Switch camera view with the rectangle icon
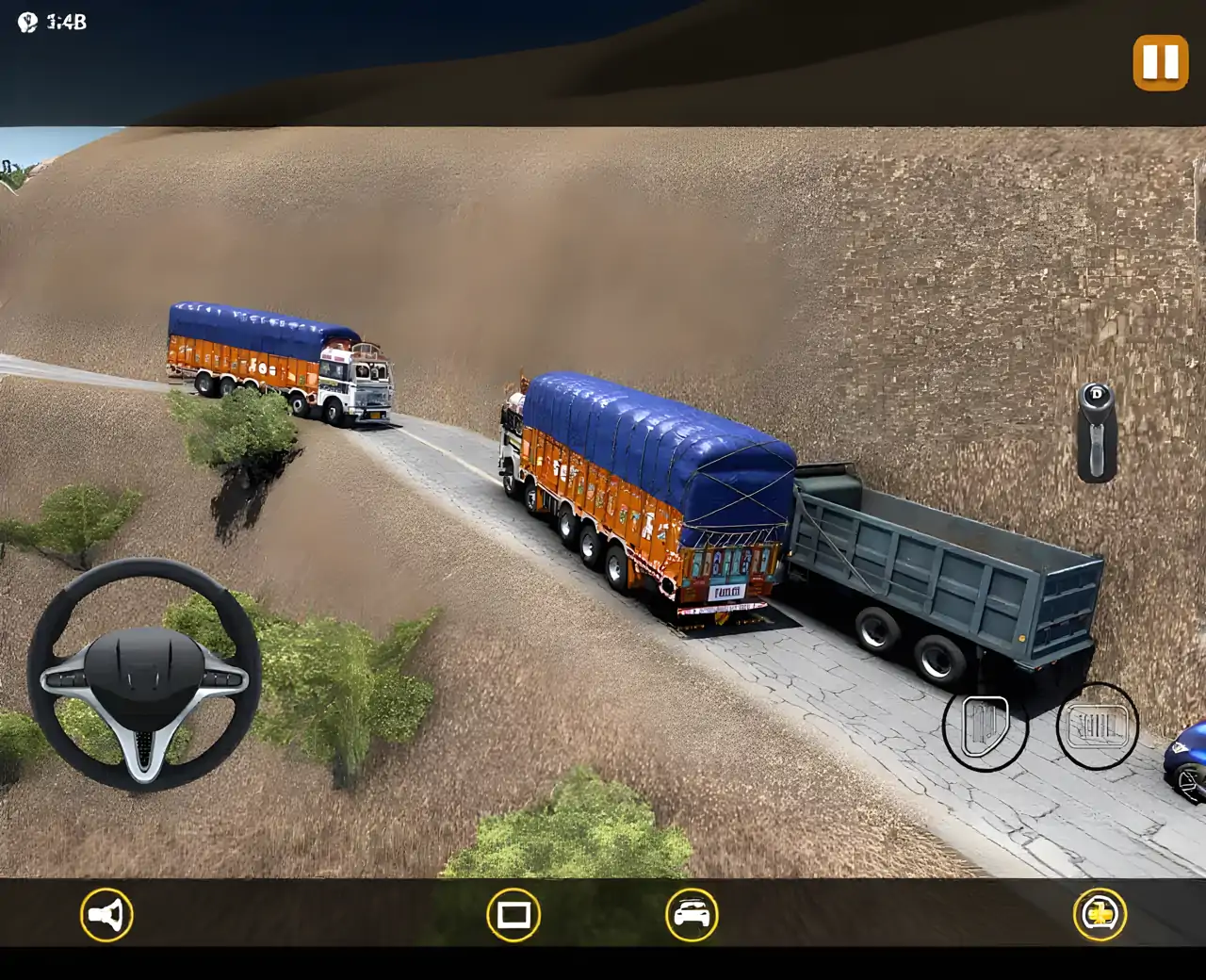Image resolution: width=1206 pixels, height=980 pixels. [513, 914]
